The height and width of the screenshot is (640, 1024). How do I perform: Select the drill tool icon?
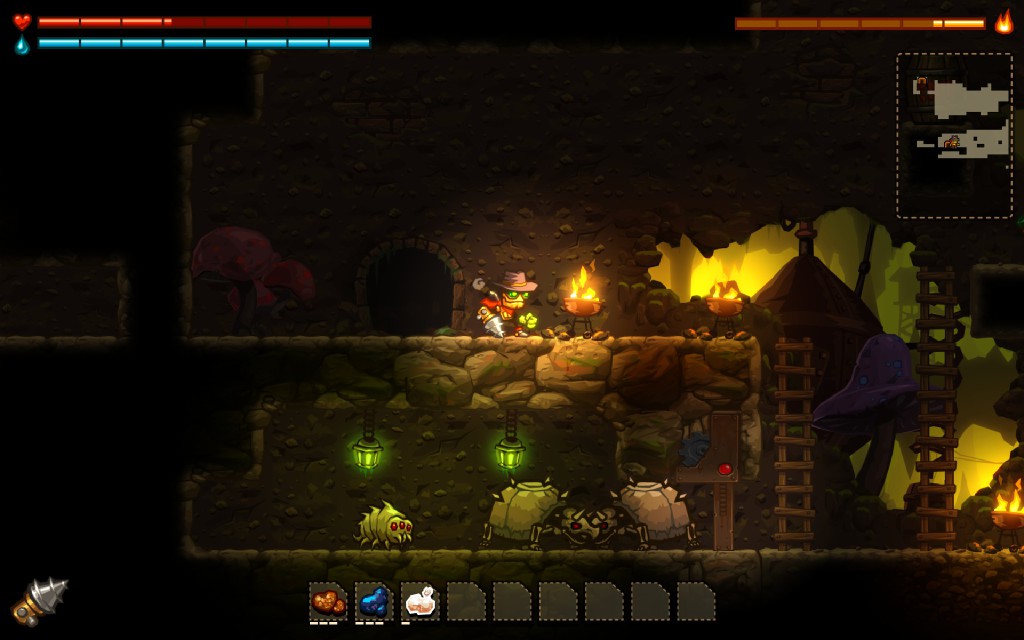coord(40,600)
